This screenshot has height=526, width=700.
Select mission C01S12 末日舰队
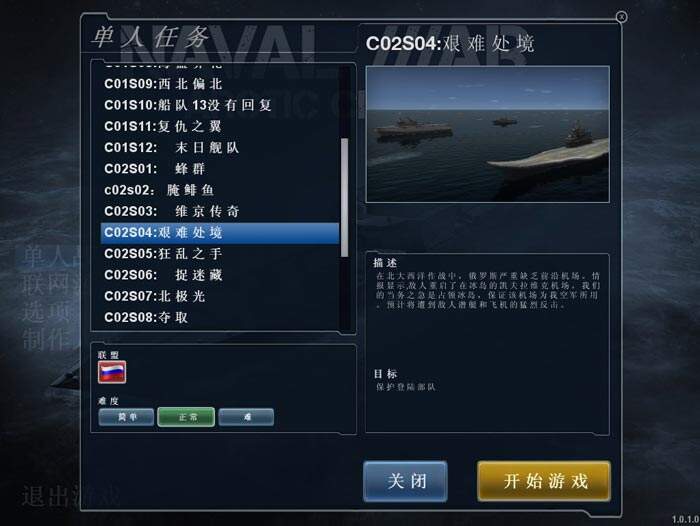pos(171,147)
